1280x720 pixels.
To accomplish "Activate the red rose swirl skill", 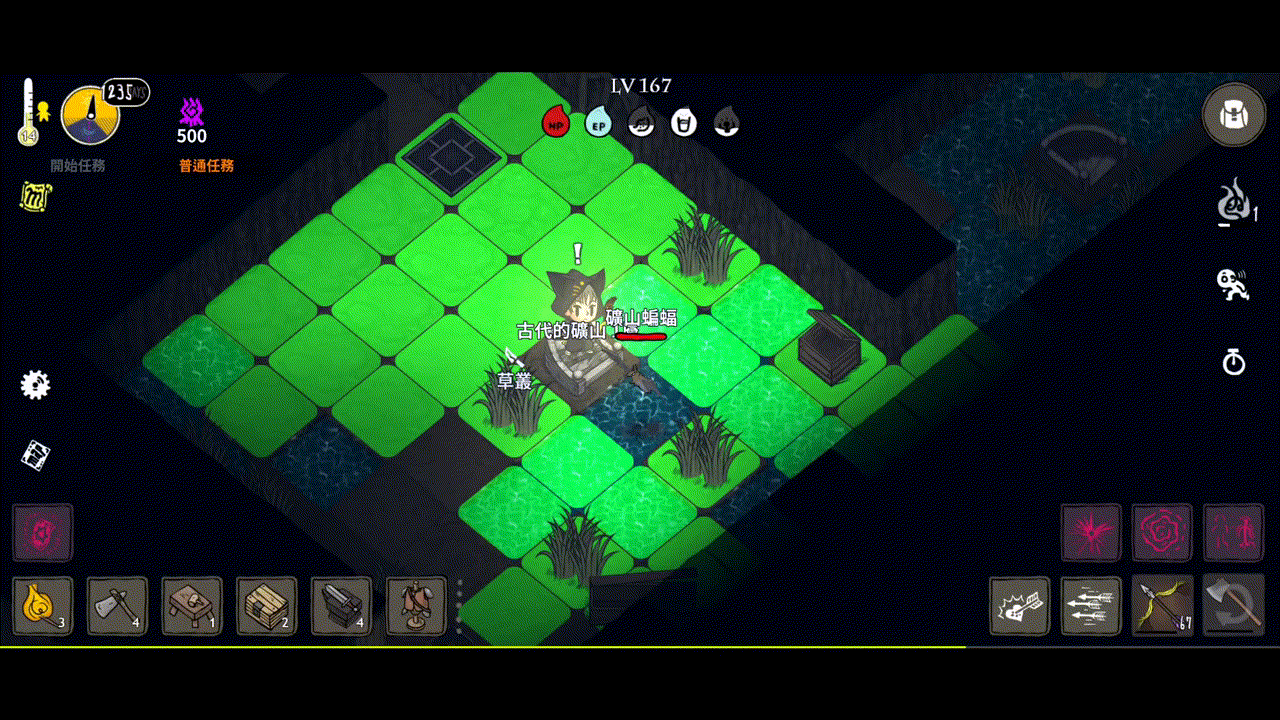I will [1162, 533].
